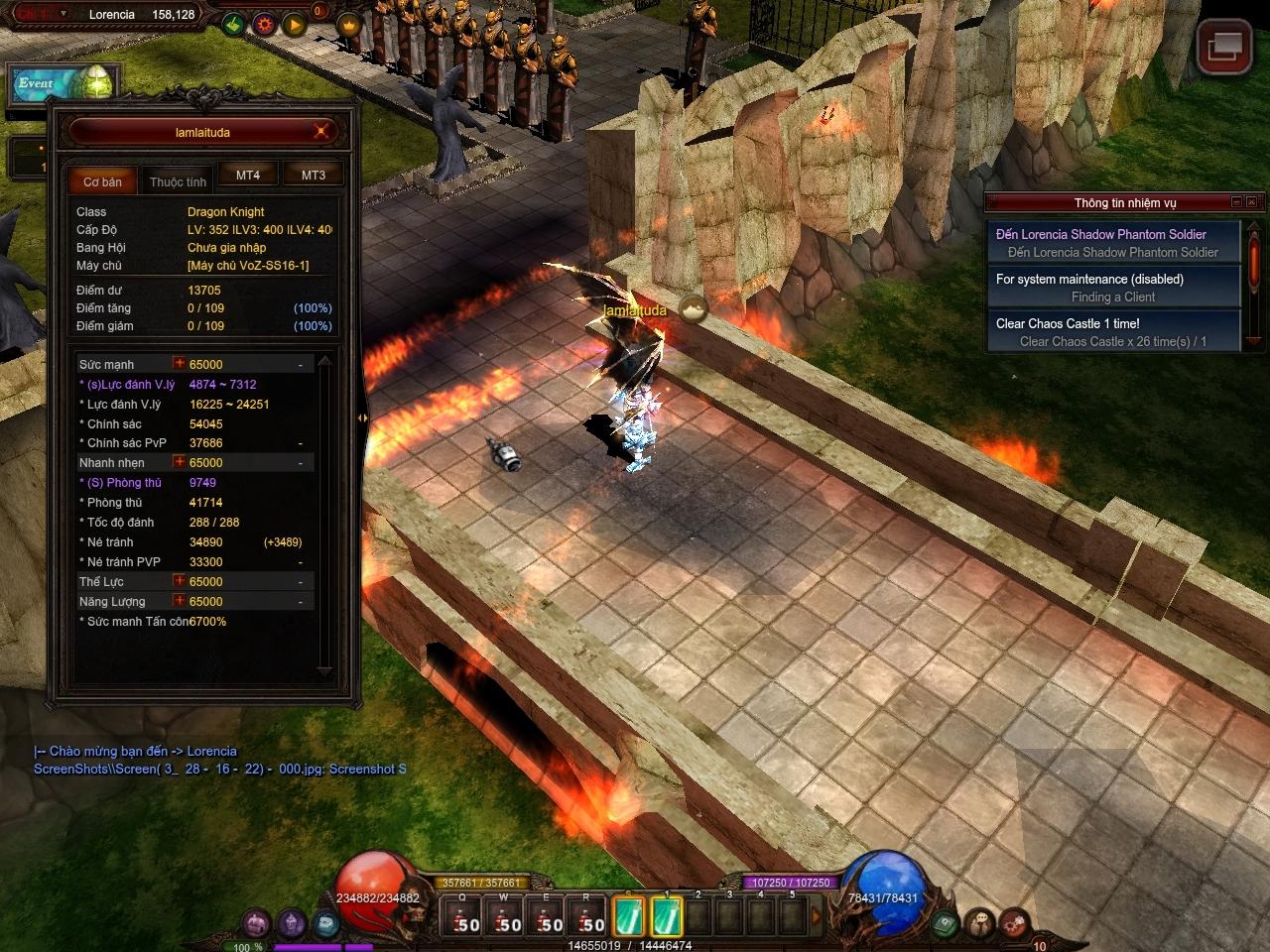Screen dimensions: 1270x952
Task: Switch to the Thuộc tính tab
Action: [179, 181]
